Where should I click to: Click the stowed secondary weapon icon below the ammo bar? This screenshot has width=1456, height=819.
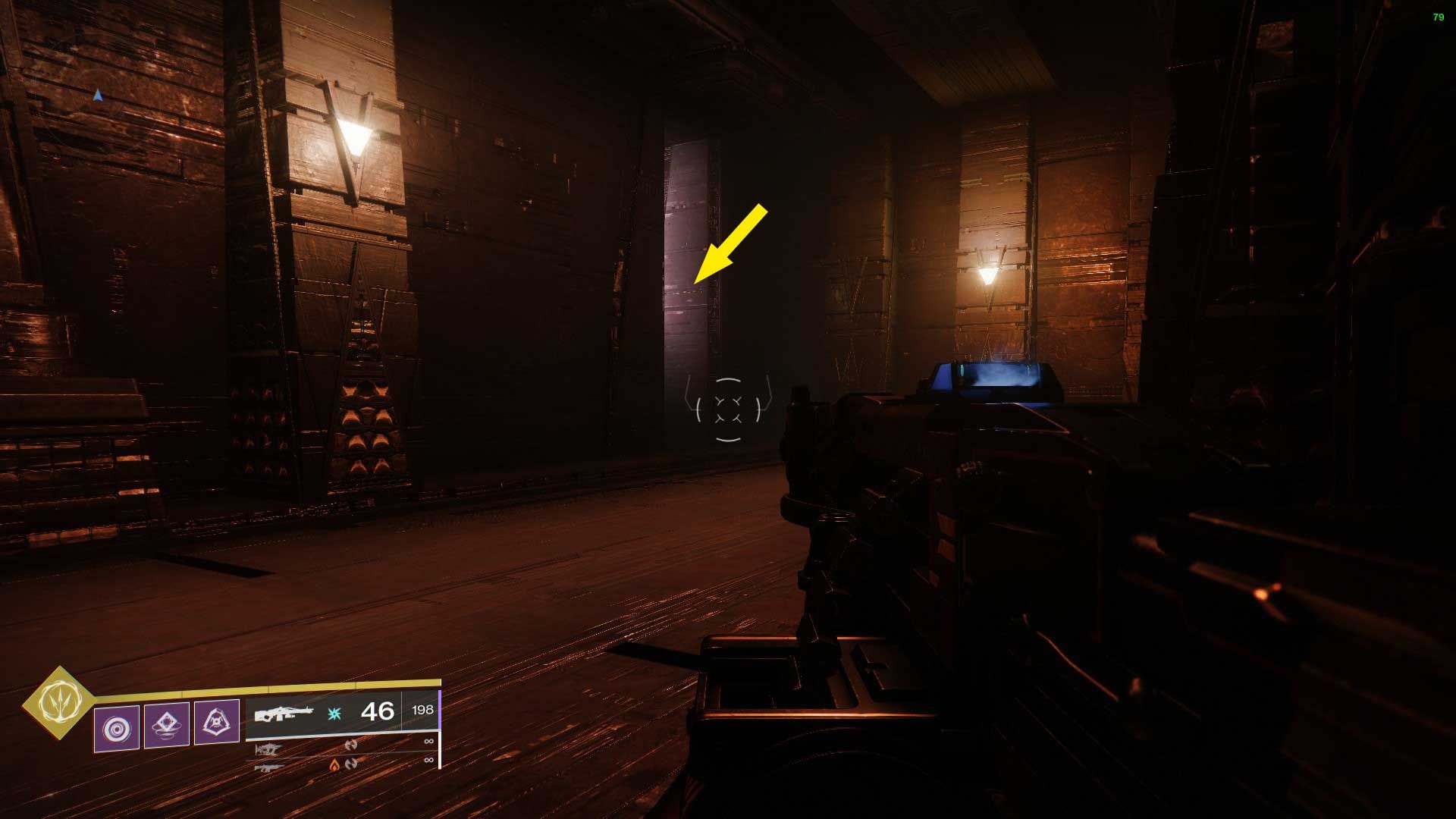pyautogui.click(x=268, y=748)
